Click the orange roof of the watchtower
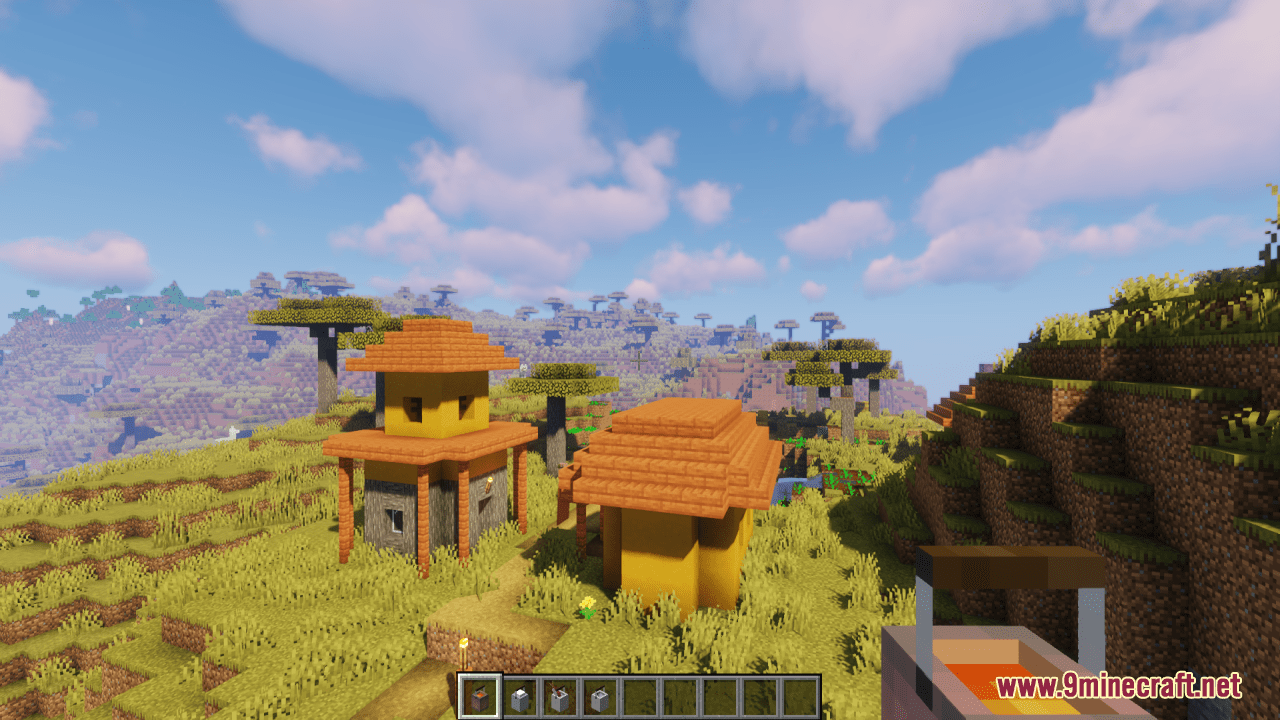Screen dimensions: 1280x720 pyautogui.click(x=428, y=345)
